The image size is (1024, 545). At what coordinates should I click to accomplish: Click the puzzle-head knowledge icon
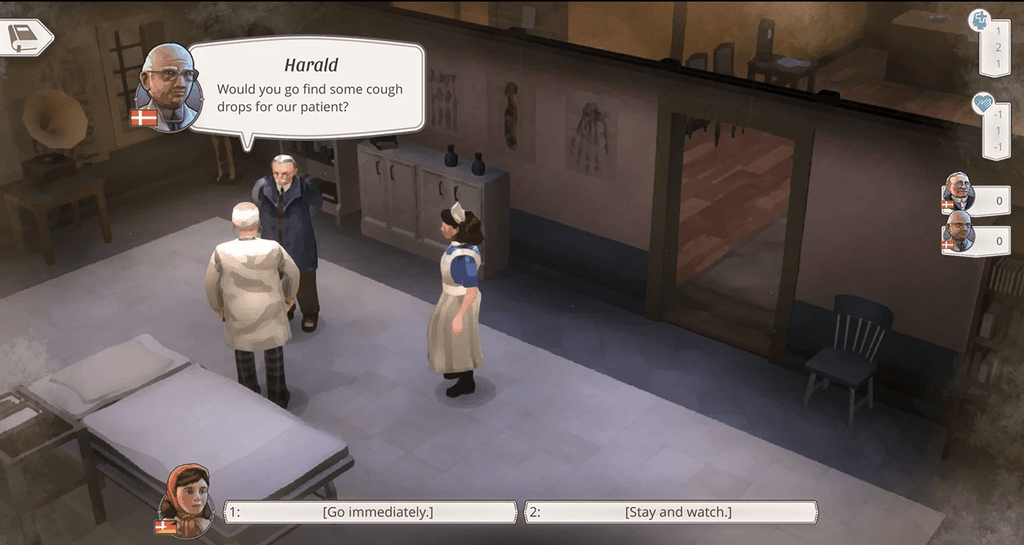click(x=980, y=21)
